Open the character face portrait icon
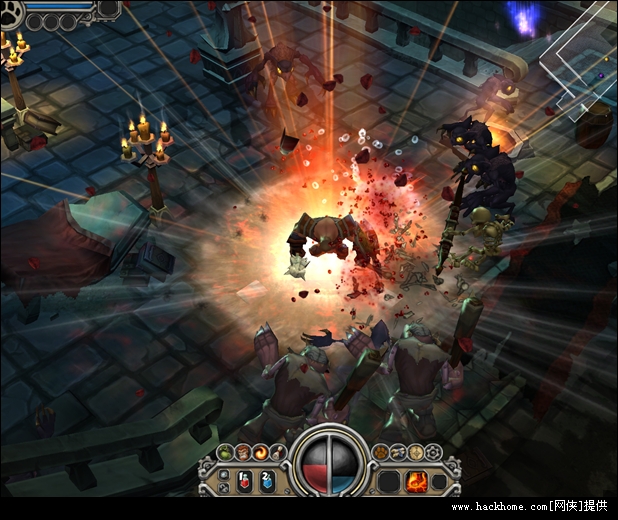This screenshot has width=618, height=520. (x=242, y=453)
